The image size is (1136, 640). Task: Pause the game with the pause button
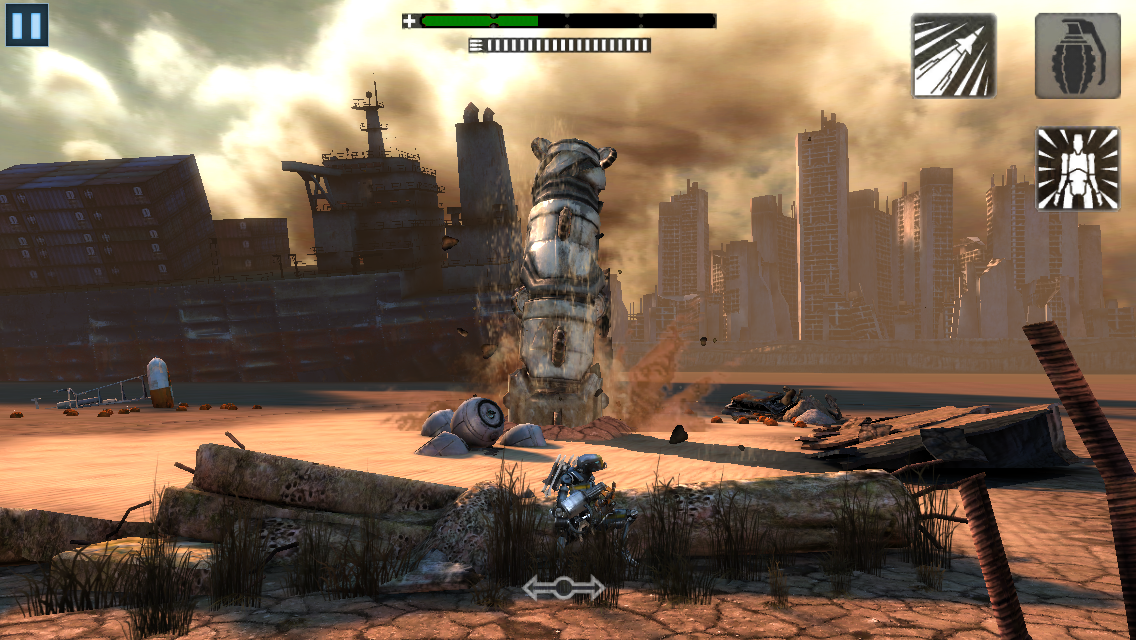(x=27, y=25)
